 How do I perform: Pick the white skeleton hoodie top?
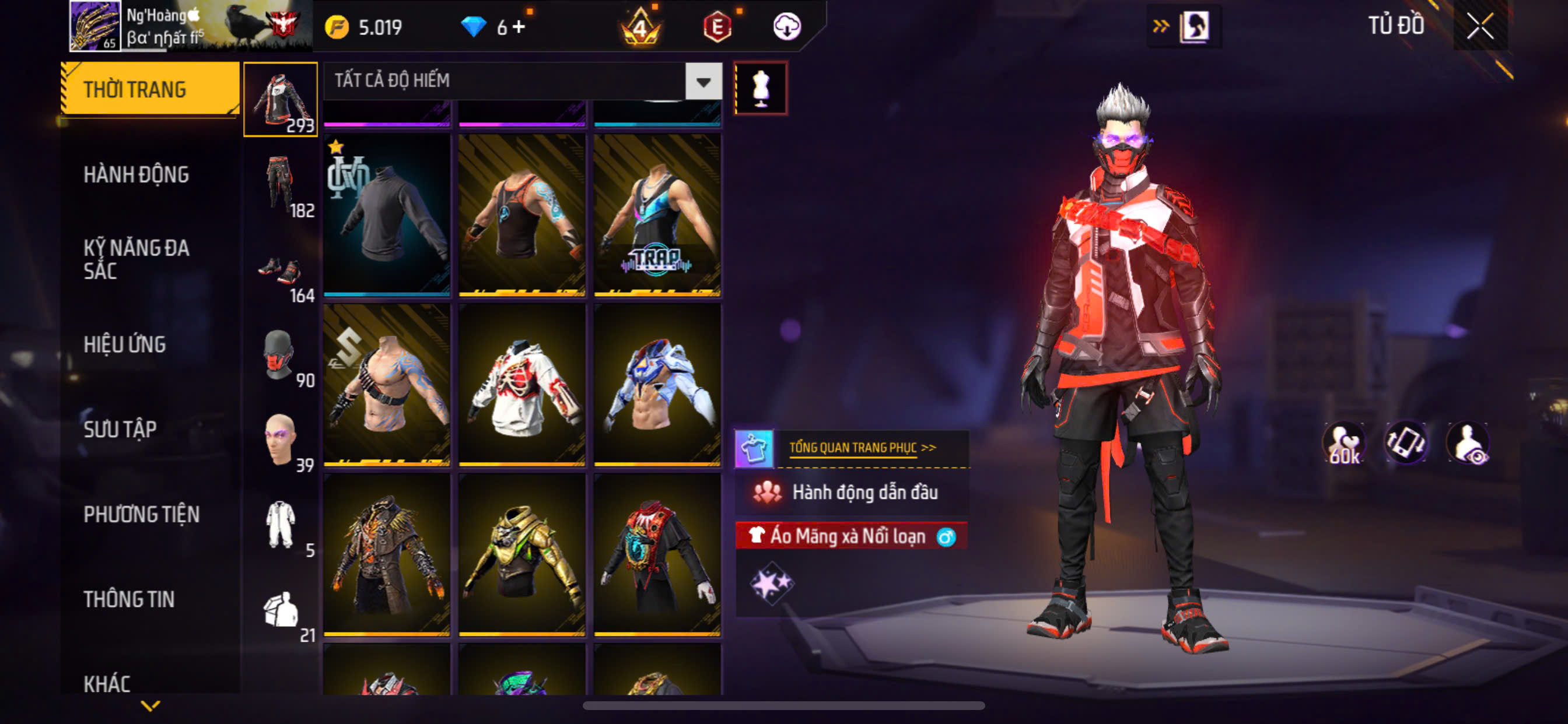(x=521, y=385)
